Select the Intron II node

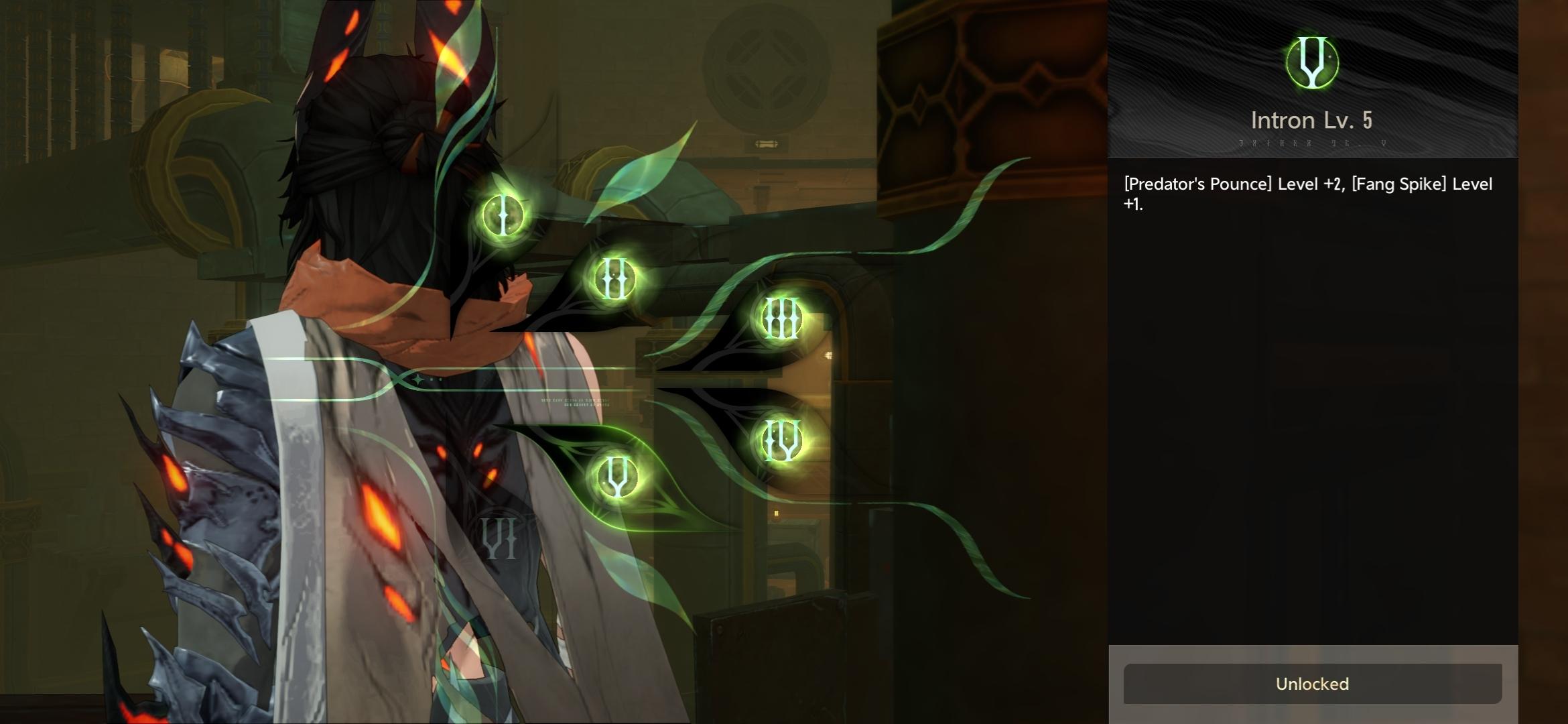[614, 278]
